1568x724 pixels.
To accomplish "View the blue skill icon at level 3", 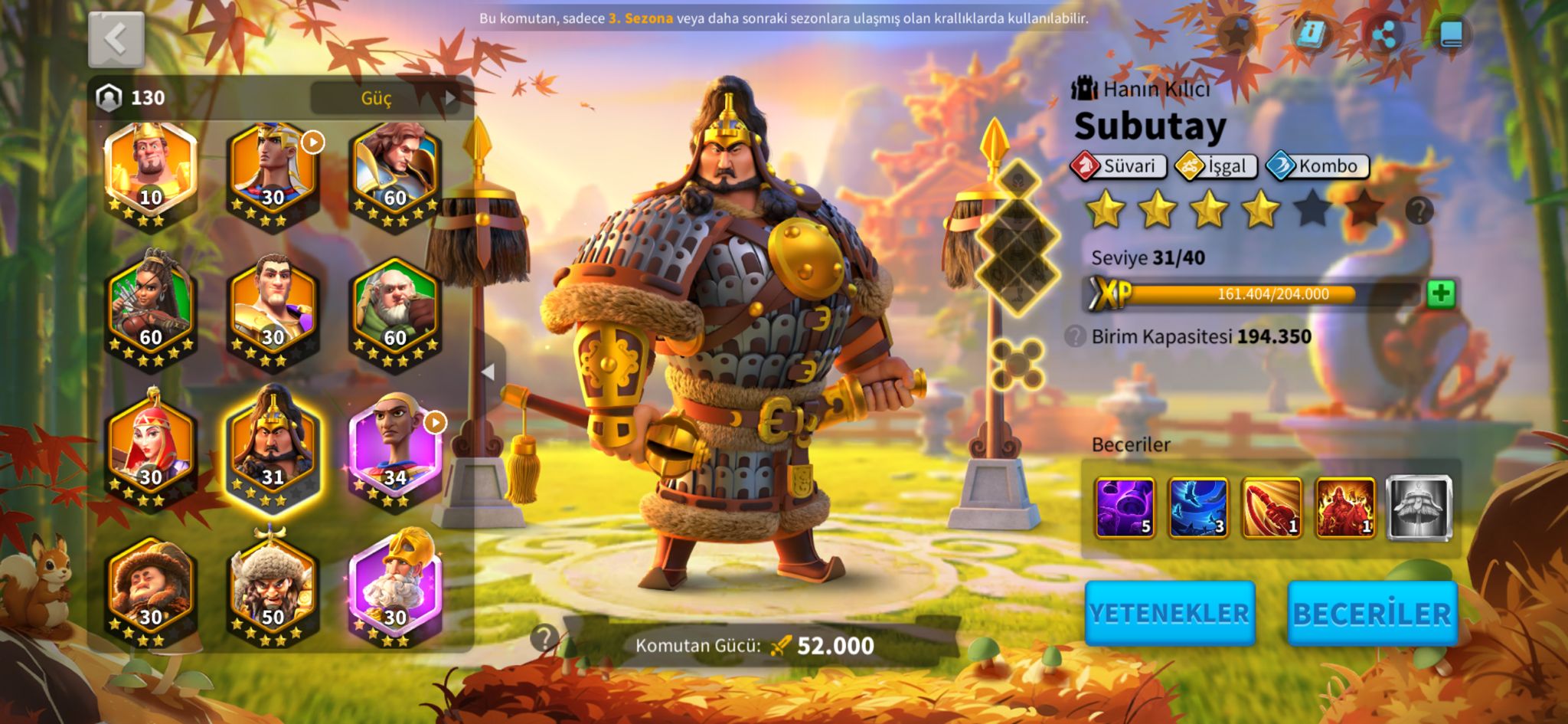I will tap(1197, 507).
